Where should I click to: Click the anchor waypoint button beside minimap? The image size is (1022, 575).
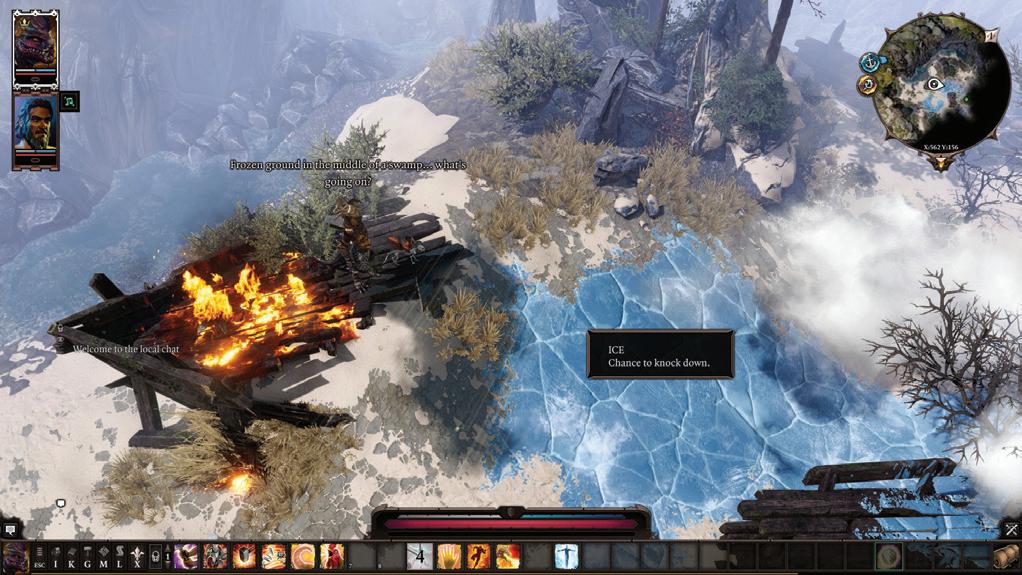[x=870, y=62]
